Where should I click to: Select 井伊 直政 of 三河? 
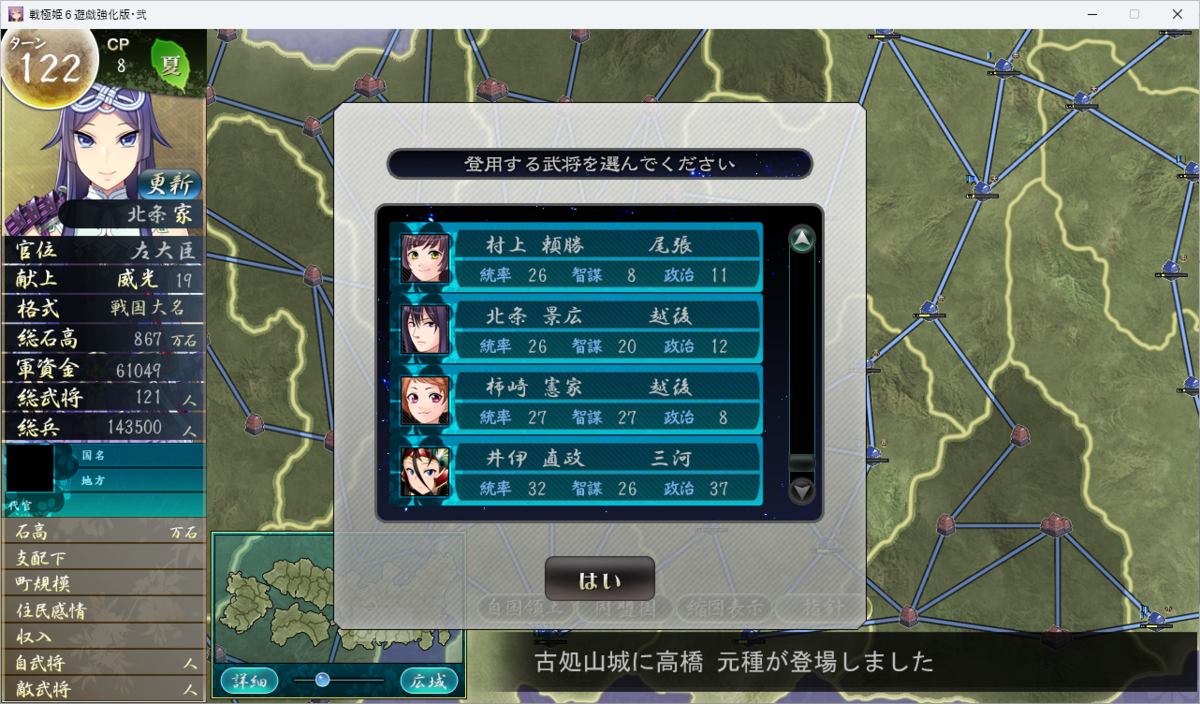click(x=577, y=471)
